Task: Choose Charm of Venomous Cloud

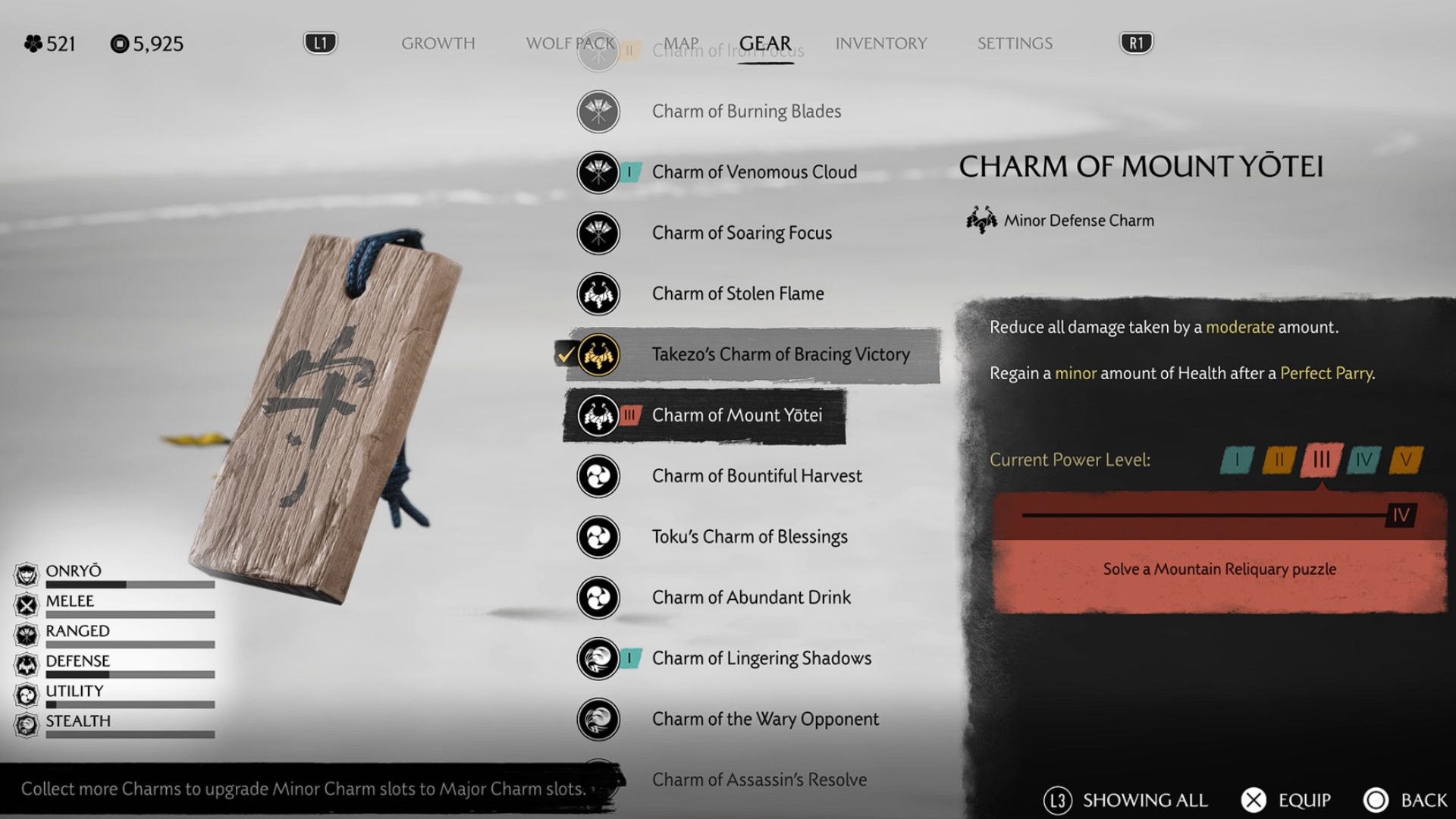Action: [x=754, y=172]
